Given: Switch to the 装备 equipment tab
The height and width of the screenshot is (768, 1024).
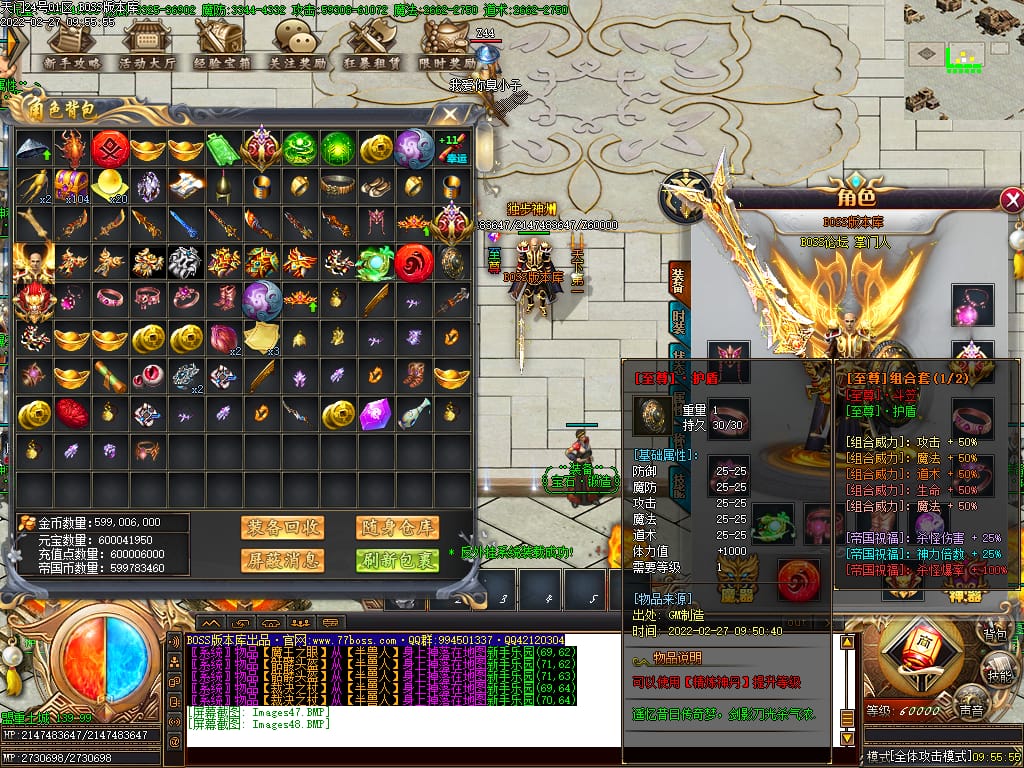Looking at the screenshot, I should point(679,284).
